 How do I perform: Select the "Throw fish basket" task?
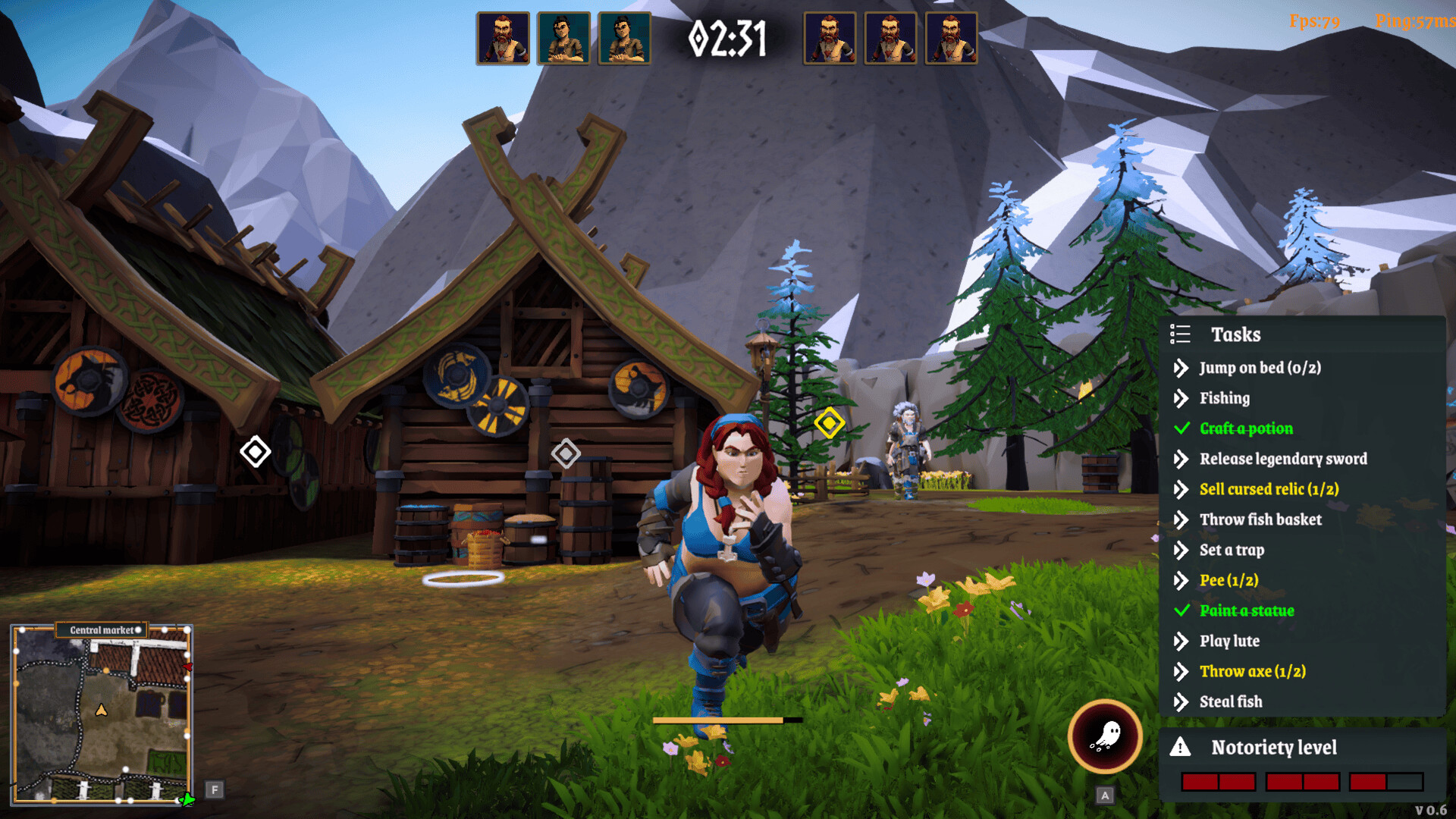[1260, 519]
